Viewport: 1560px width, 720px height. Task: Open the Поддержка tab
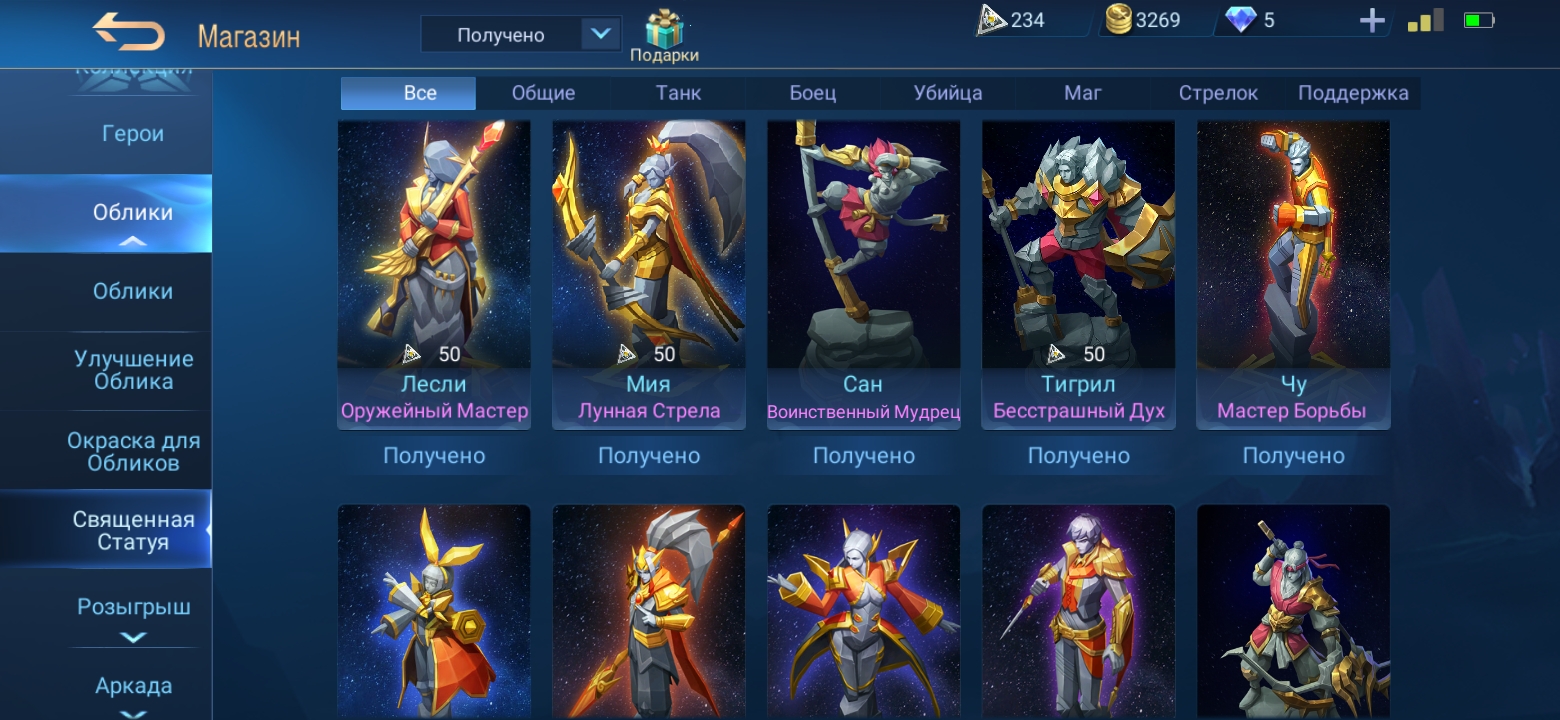(1352, 93)
